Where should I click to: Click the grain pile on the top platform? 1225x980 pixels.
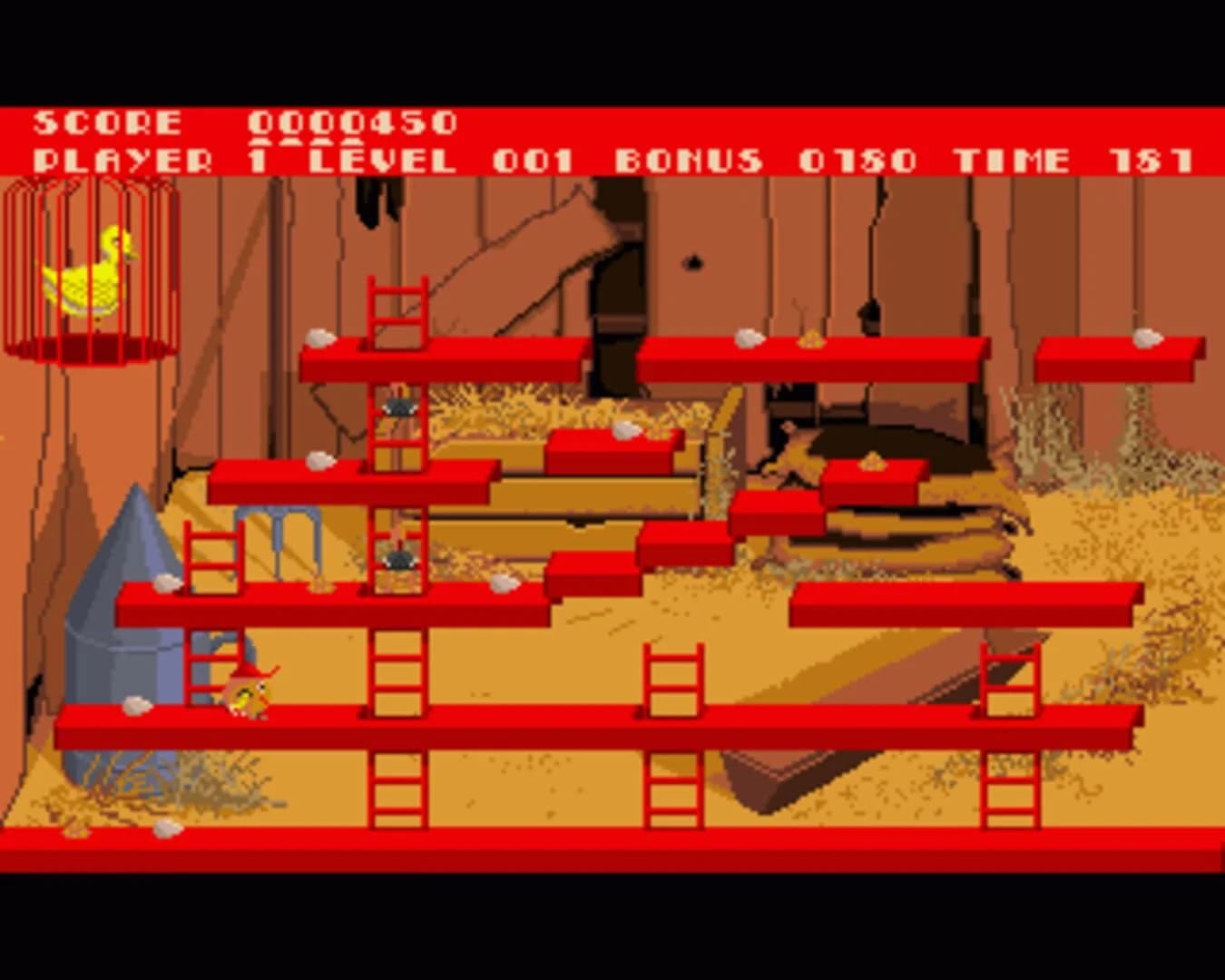point(810,338)
